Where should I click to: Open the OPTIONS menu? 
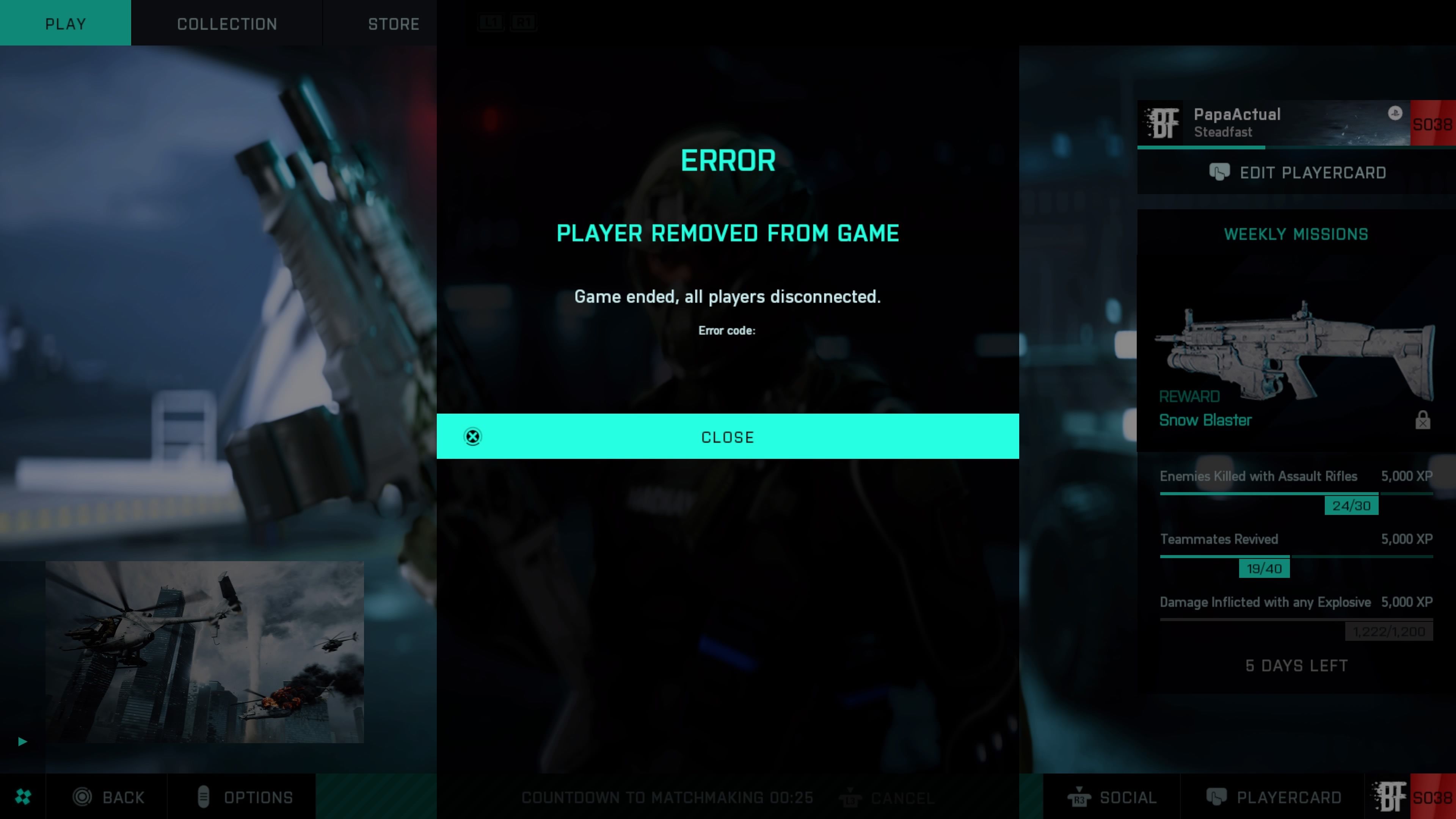258,797
